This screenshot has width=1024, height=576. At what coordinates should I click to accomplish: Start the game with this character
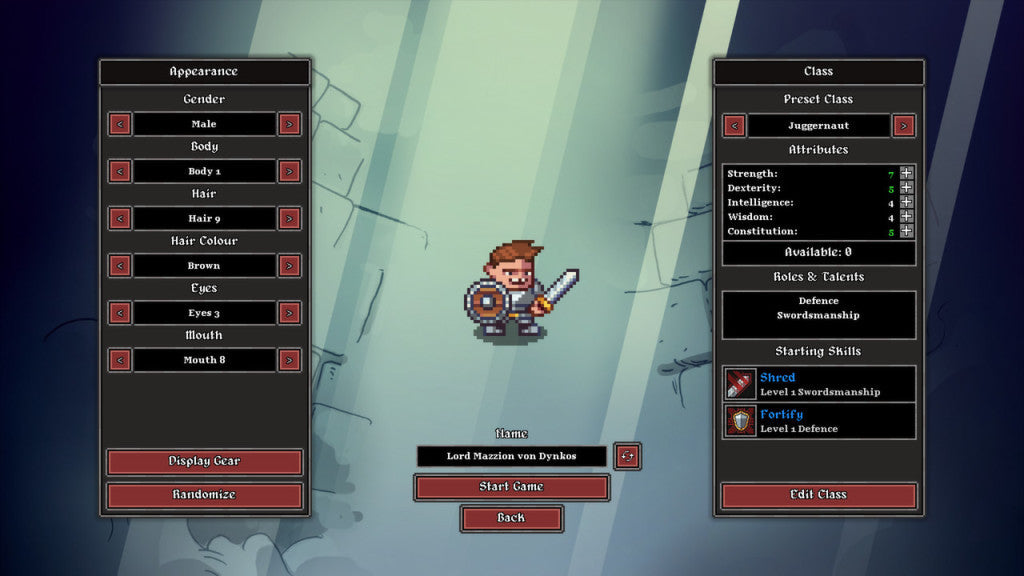pos(511,487)
